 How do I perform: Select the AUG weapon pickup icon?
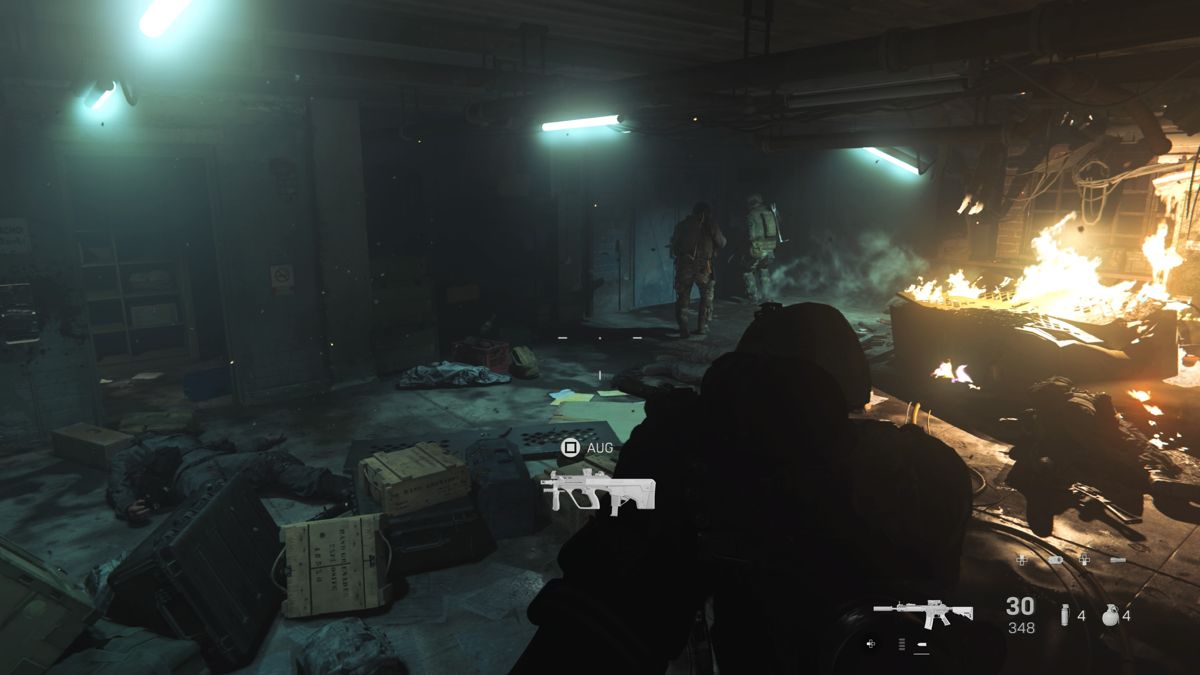pos(597,490)
